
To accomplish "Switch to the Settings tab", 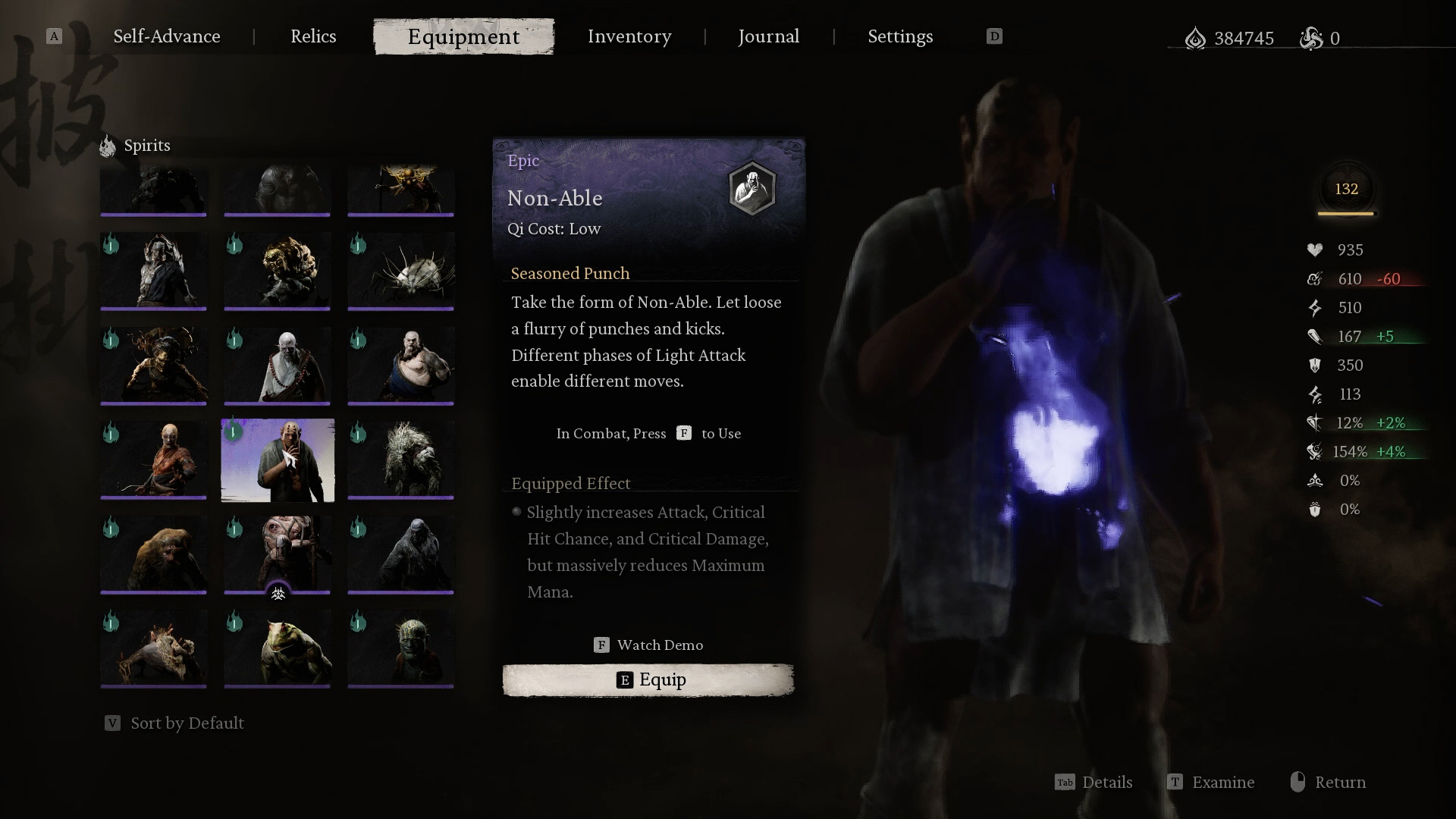I will (900, 36).
